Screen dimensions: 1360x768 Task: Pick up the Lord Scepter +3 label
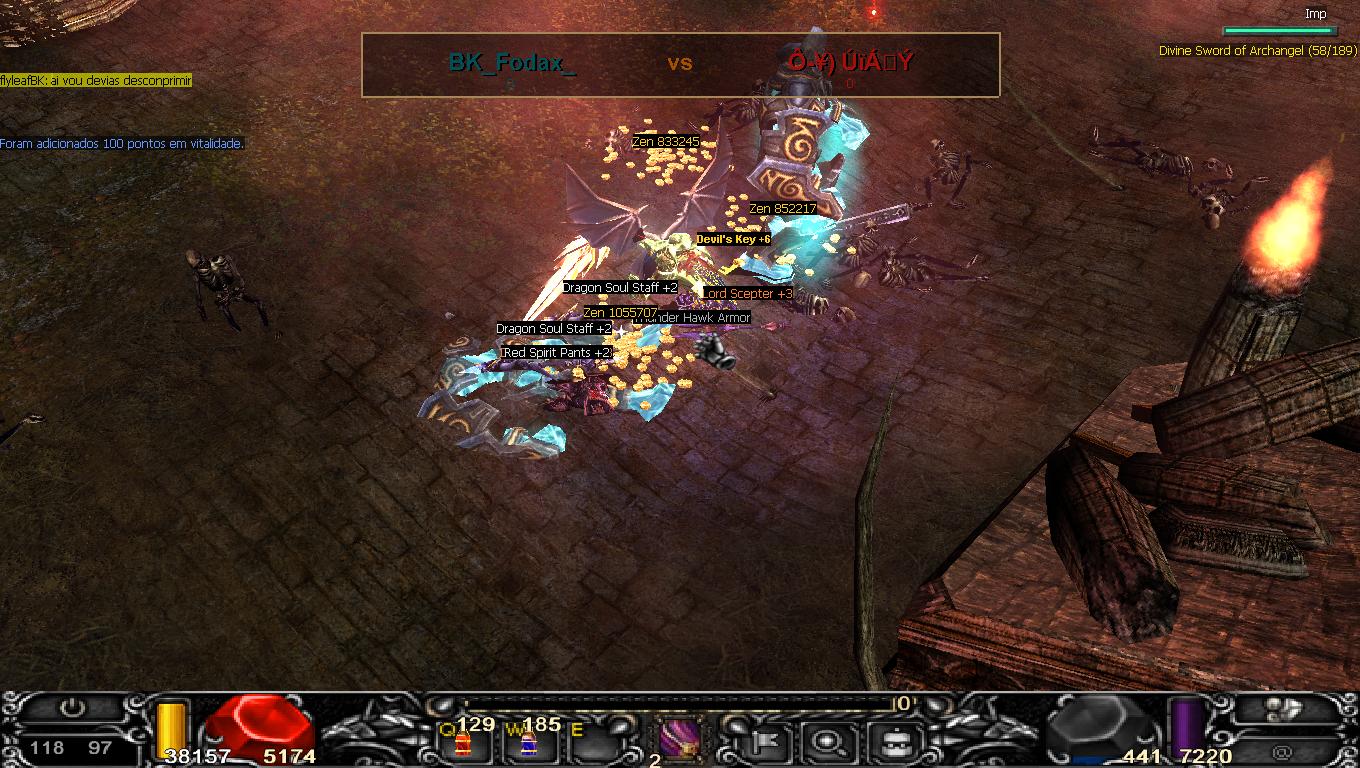[749, 294]
